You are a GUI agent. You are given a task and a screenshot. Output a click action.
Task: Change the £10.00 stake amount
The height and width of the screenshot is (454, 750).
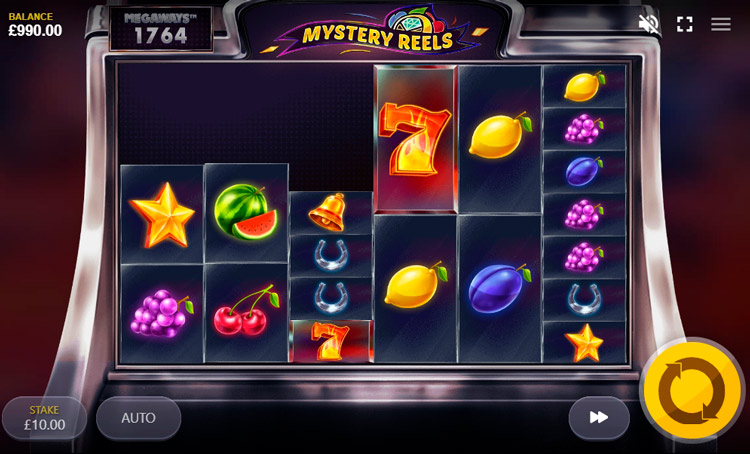[44, 418]
